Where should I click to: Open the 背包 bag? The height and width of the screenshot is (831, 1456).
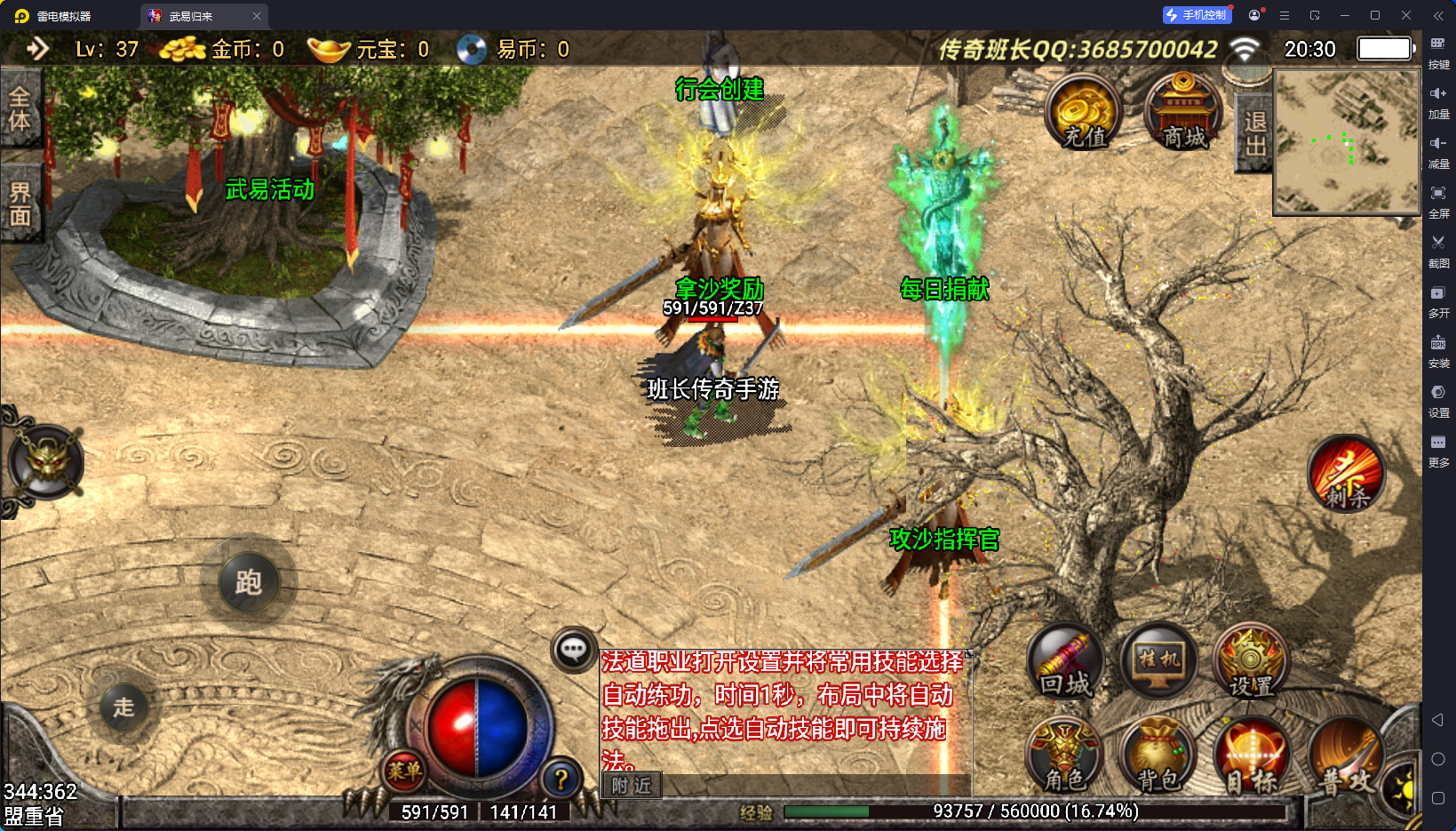tap(1158, 758)
